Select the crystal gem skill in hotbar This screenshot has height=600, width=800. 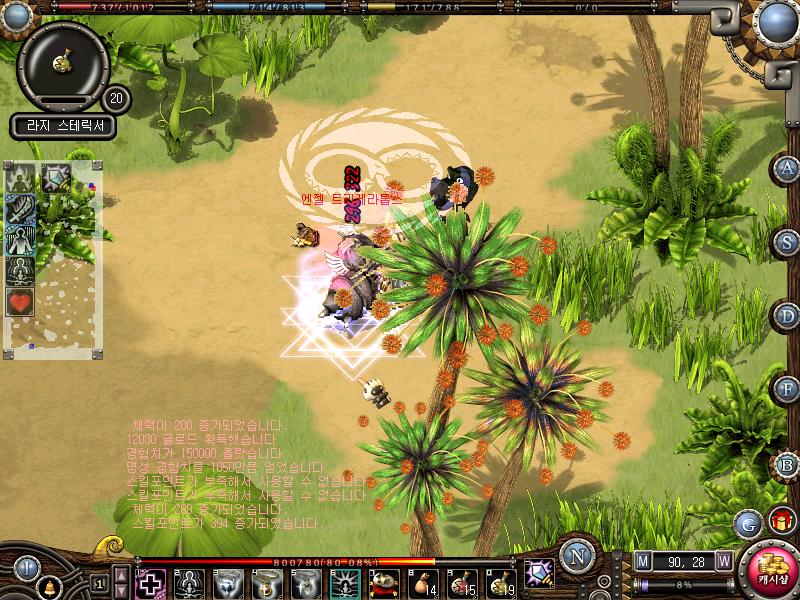pyautogui.click(x=539, y=572)
